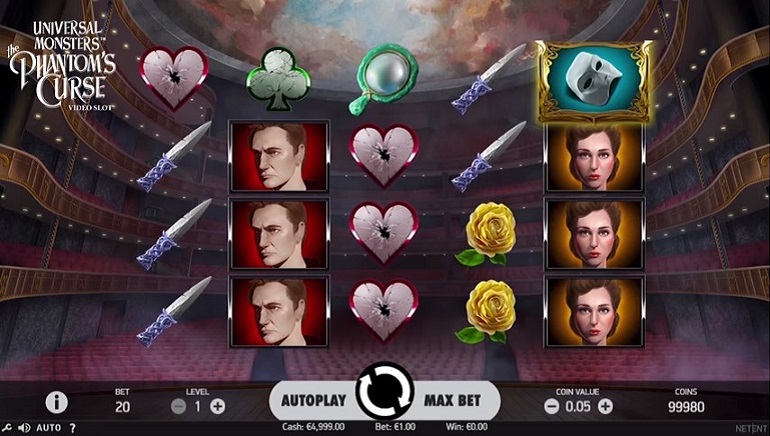Screen dimensions: 770x436
Task: Set the Max Bet
Action: click(x=453, y=400)
